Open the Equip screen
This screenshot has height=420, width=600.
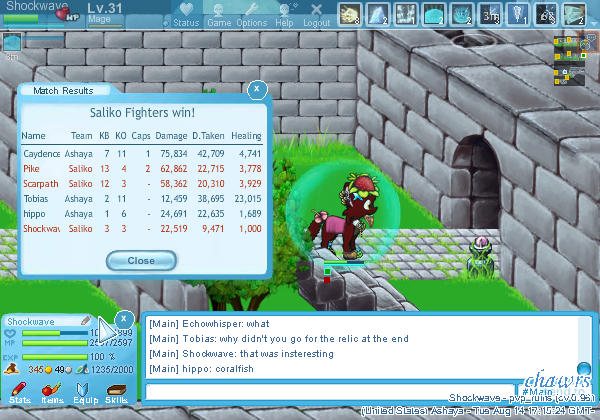click(x=84, y=393)
